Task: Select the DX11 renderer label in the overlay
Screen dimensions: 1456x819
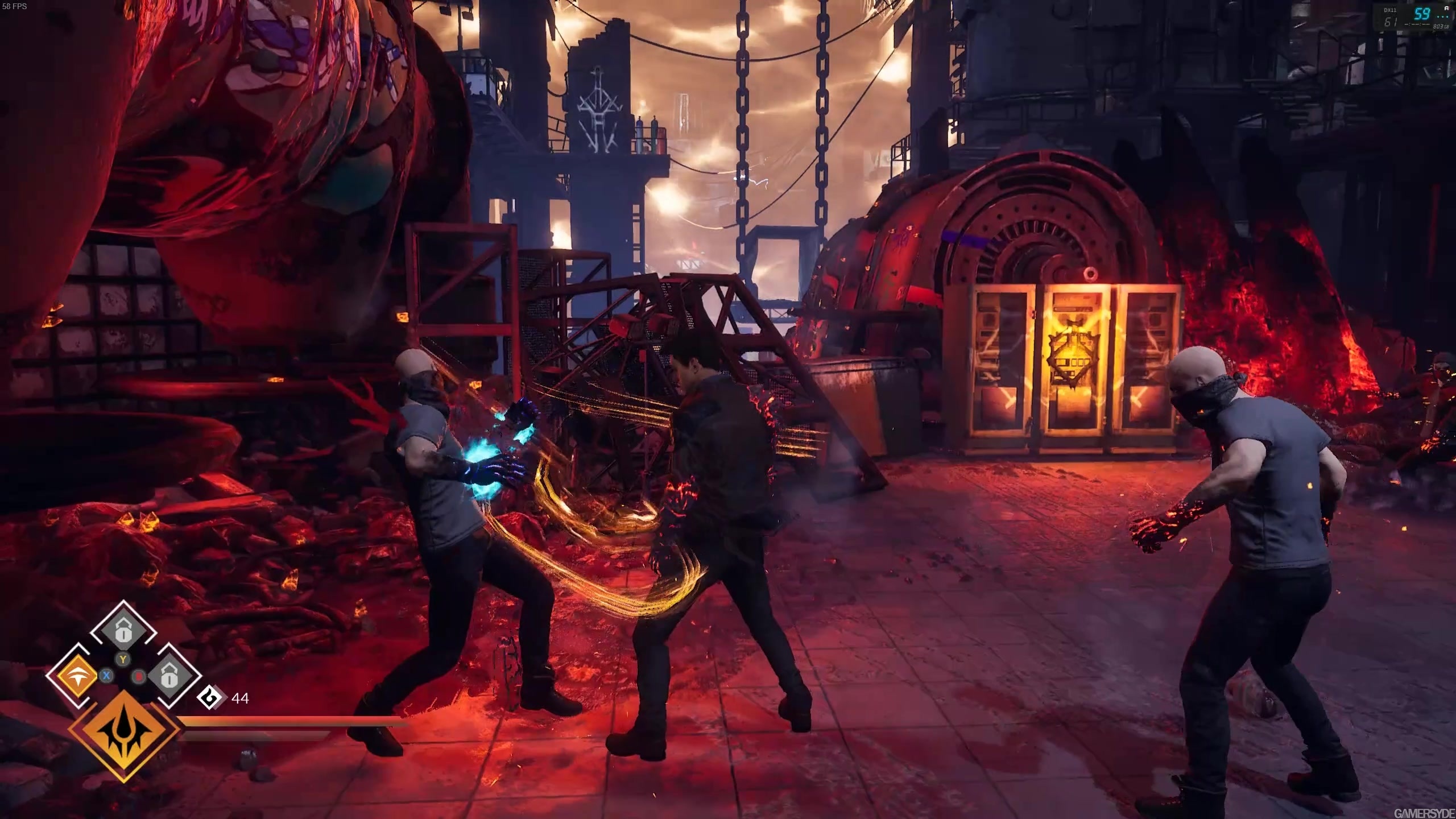Action: click(x=1389, y=10)
